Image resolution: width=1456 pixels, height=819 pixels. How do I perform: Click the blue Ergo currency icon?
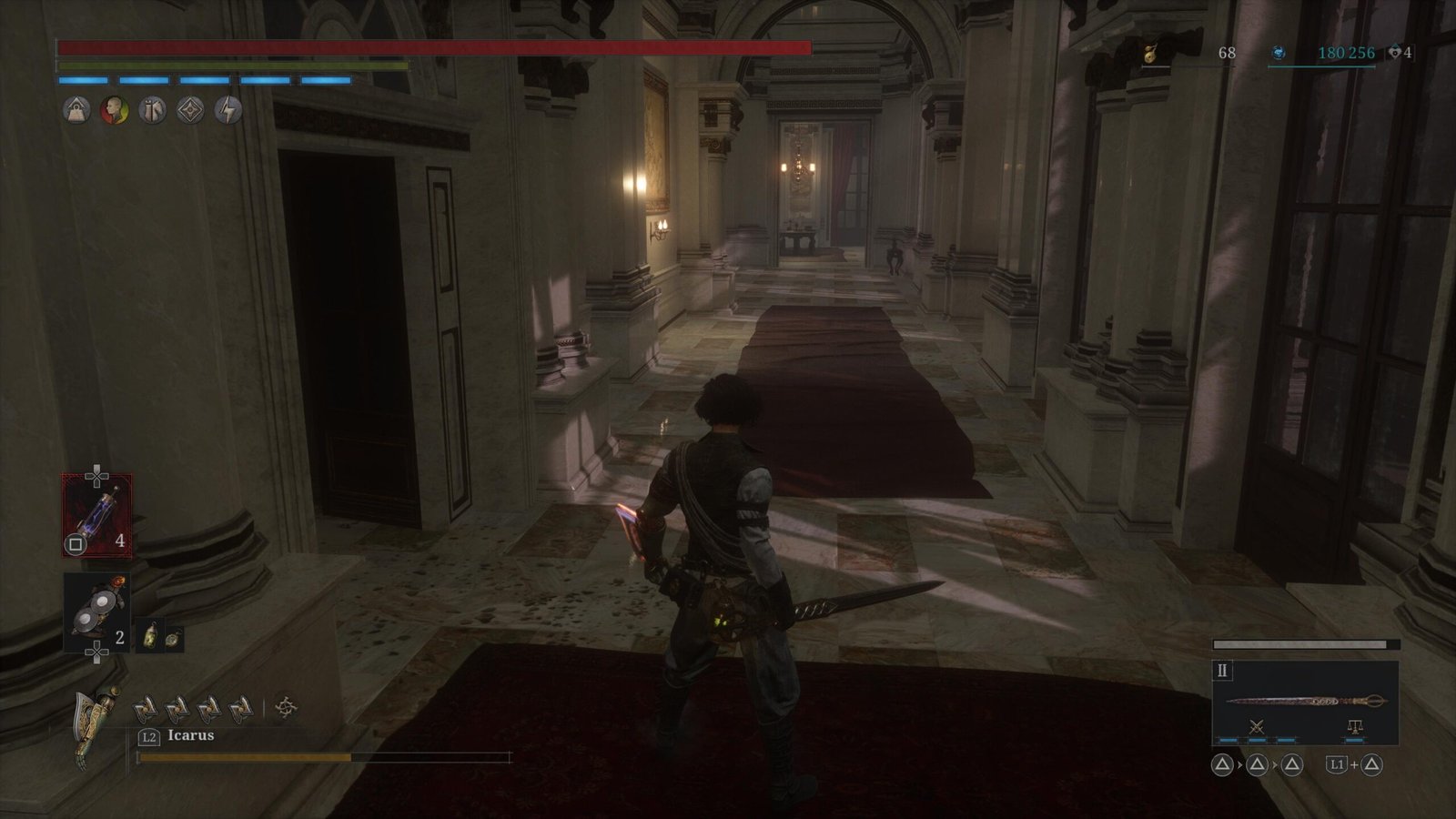coord(1279,54)
